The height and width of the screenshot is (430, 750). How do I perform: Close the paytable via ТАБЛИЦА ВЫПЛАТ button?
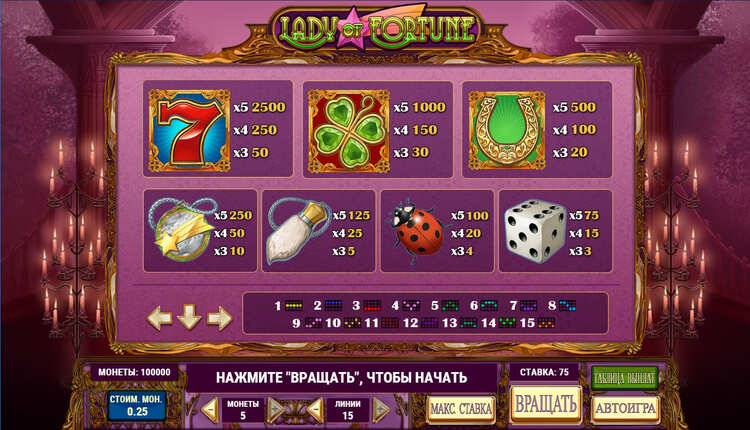(x=625, y=377)
